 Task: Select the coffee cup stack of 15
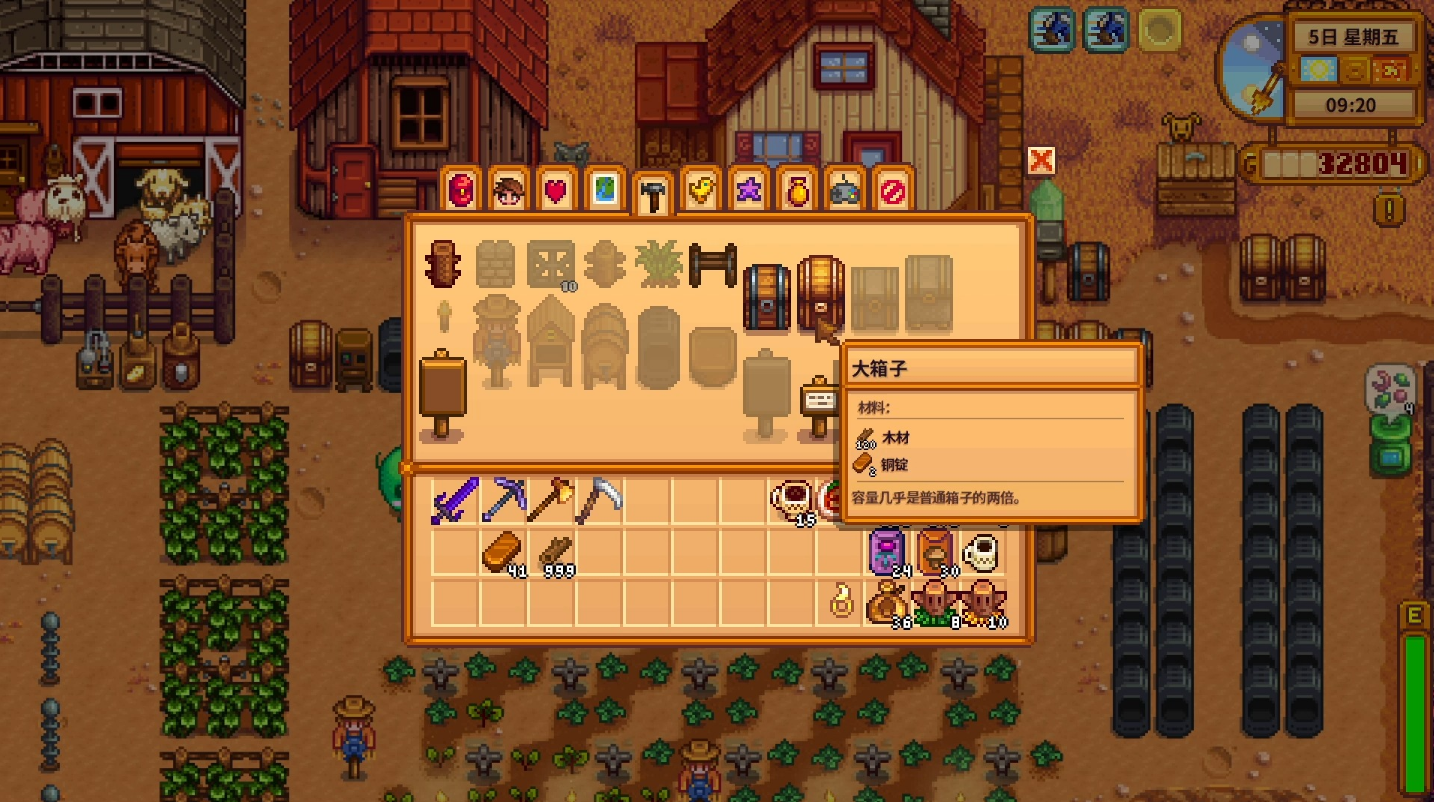click(792, 499)
